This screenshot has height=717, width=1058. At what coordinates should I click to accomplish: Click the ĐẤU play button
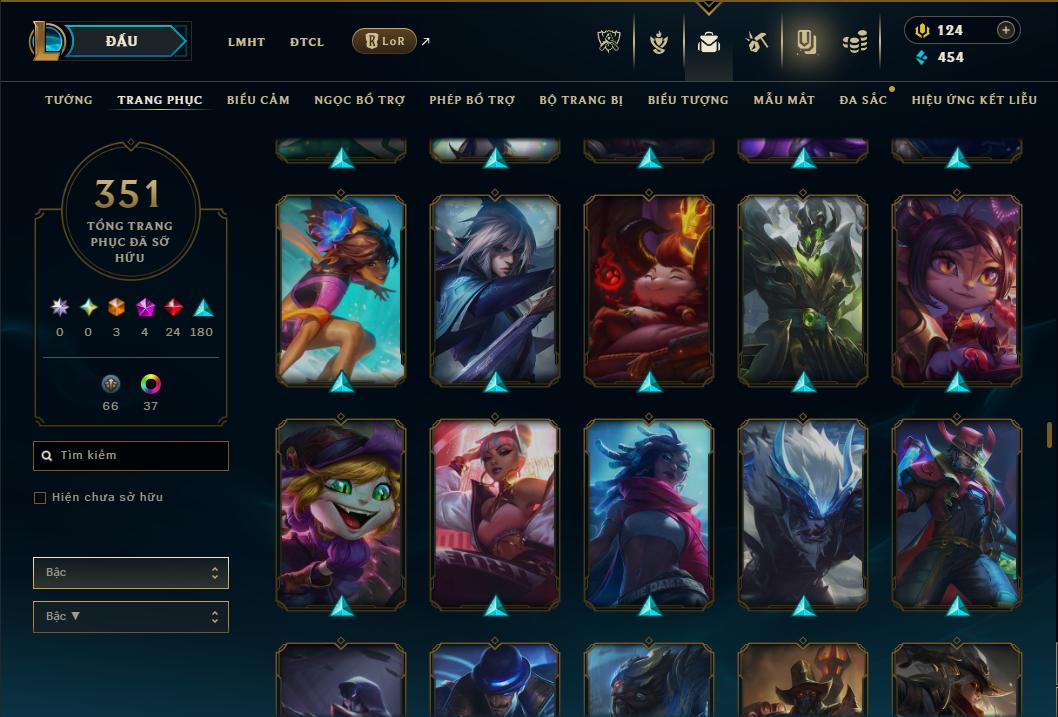coord(120,41)
